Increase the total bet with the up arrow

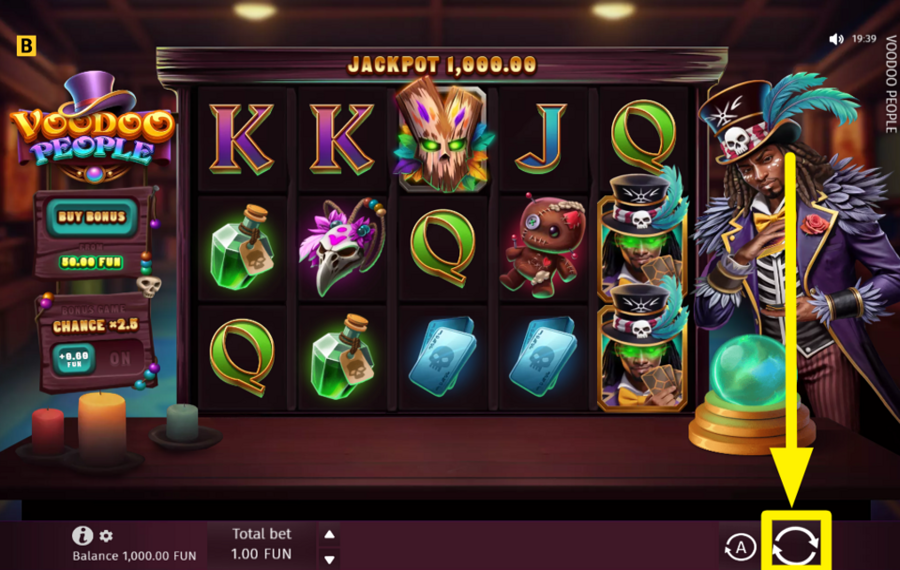330,533
